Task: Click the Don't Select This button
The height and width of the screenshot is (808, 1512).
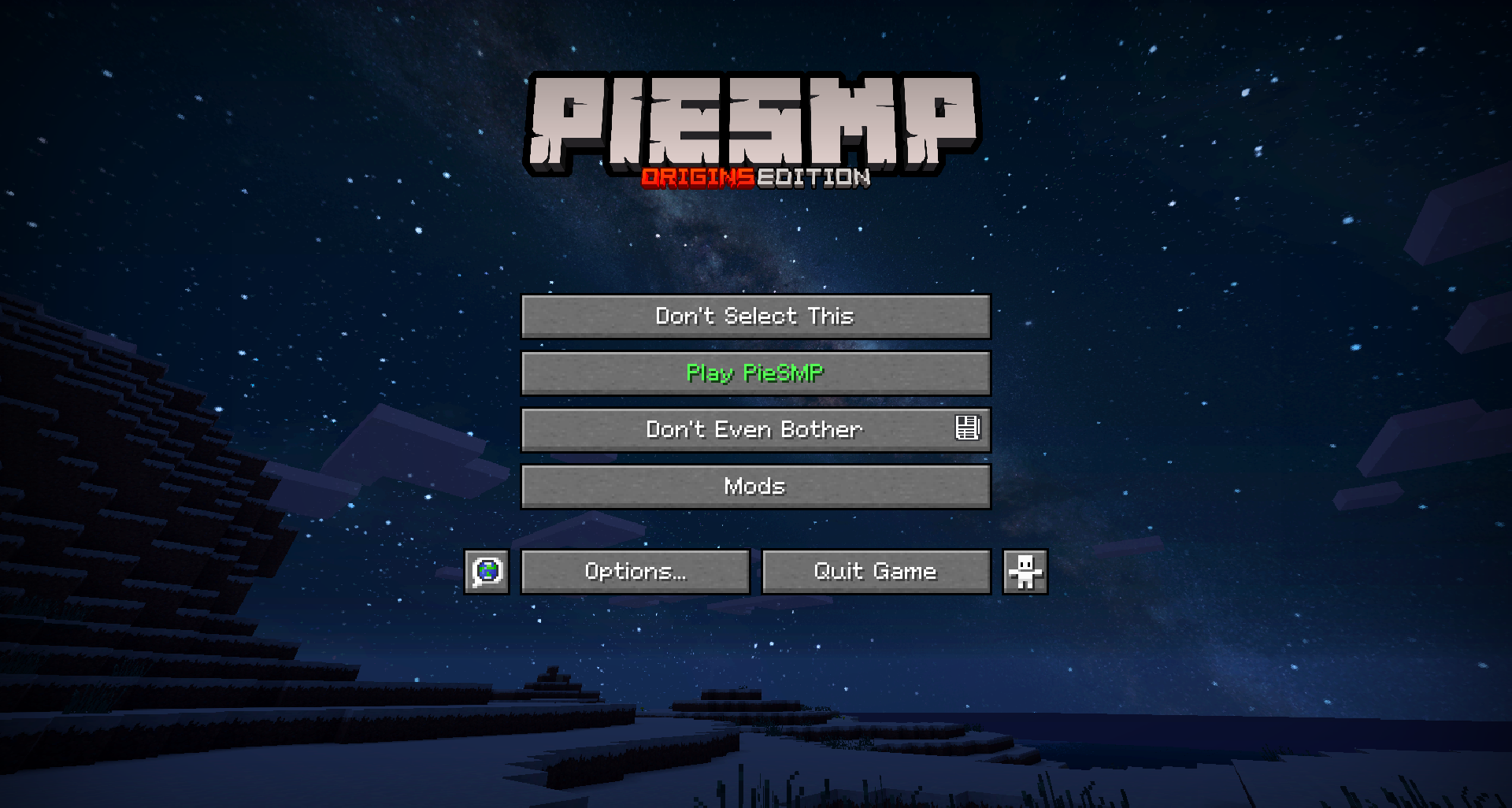Action: [x=755, y=317]
